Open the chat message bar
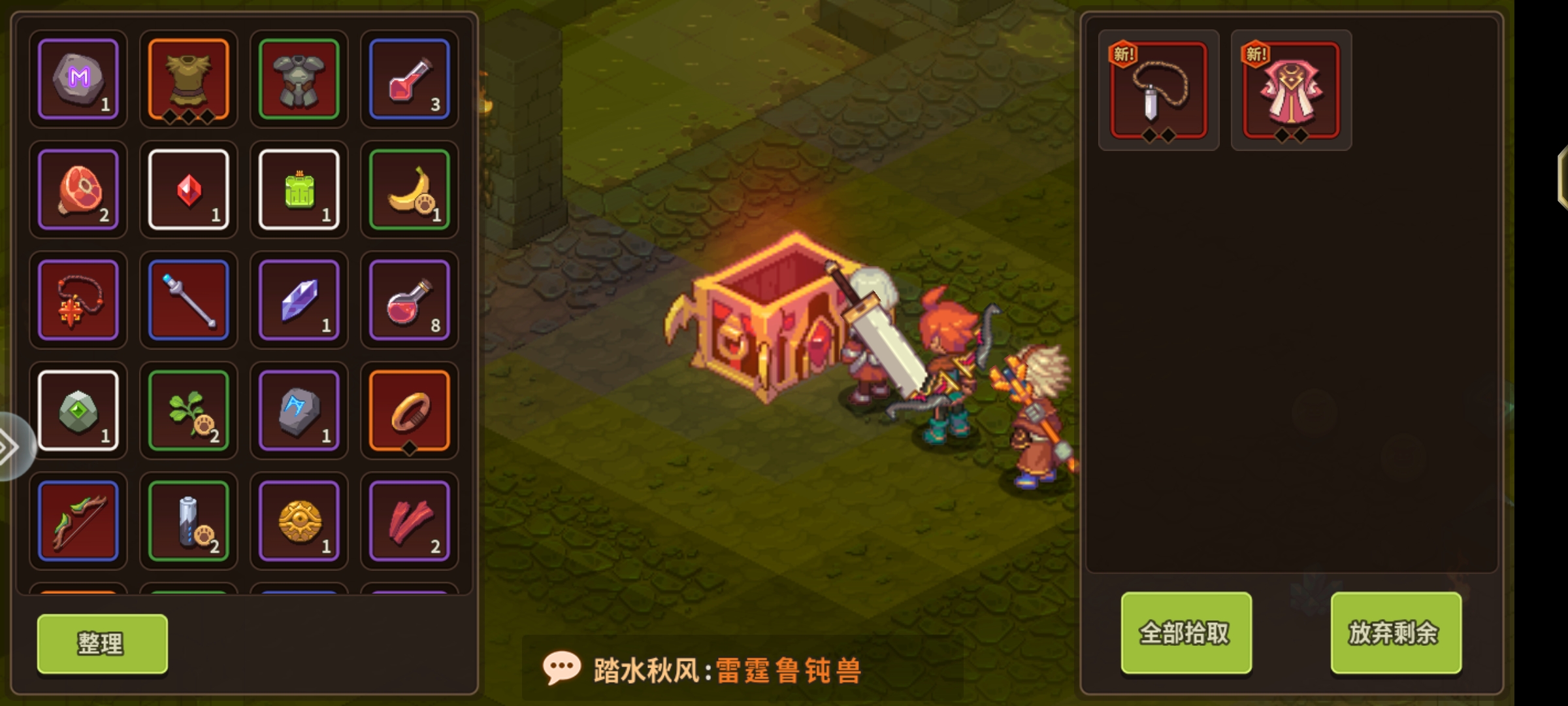Screen dimensions: 1568x706 pyautogui.click(x=742, y=669)
